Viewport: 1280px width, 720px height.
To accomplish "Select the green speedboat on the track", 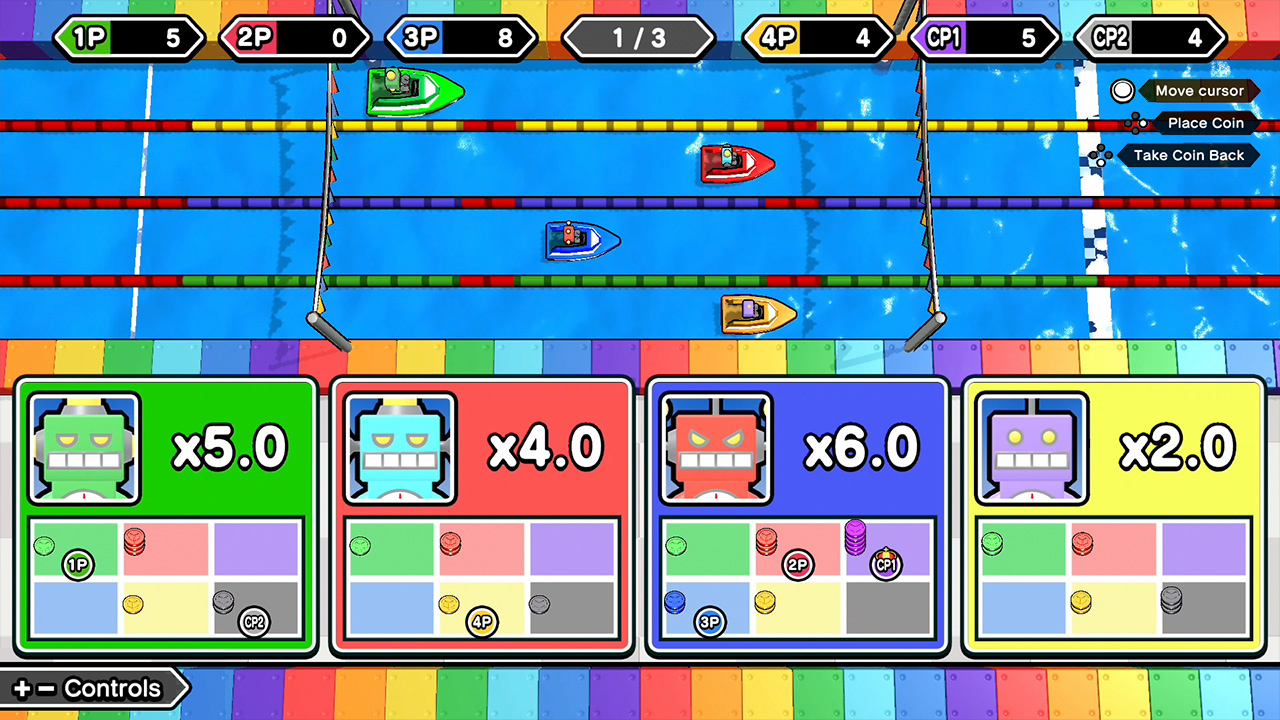I will [414, 92].
